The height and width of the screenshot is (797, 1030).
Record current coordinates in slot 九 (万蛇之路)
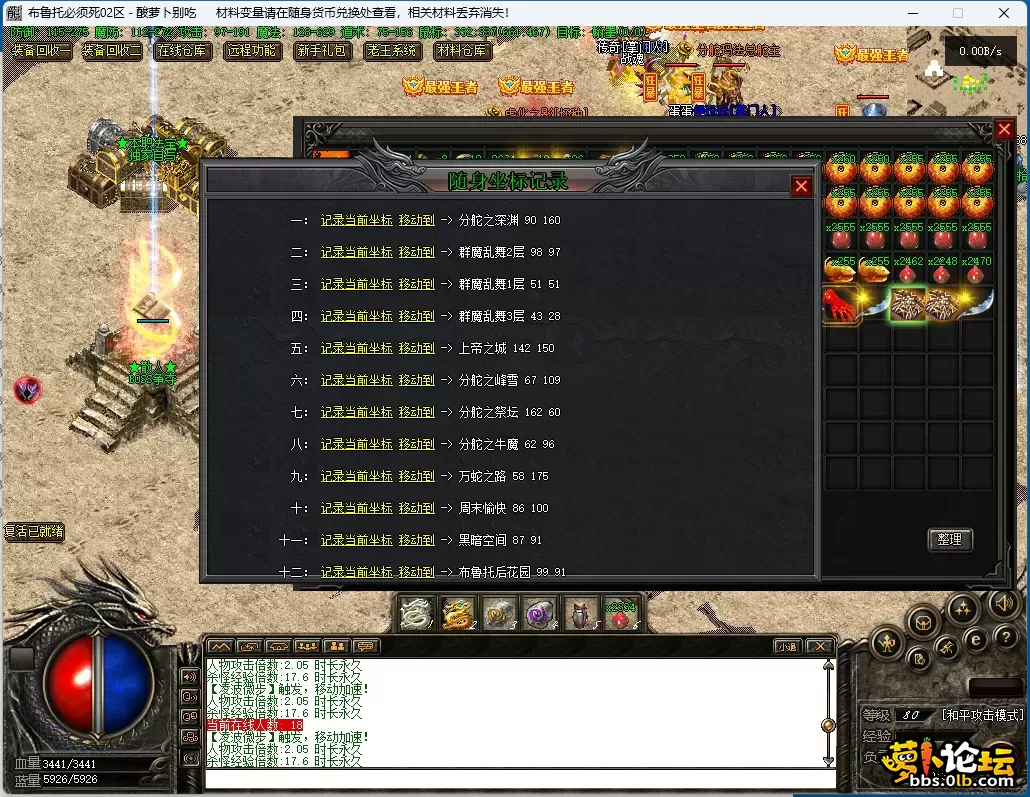click(356, 476)
